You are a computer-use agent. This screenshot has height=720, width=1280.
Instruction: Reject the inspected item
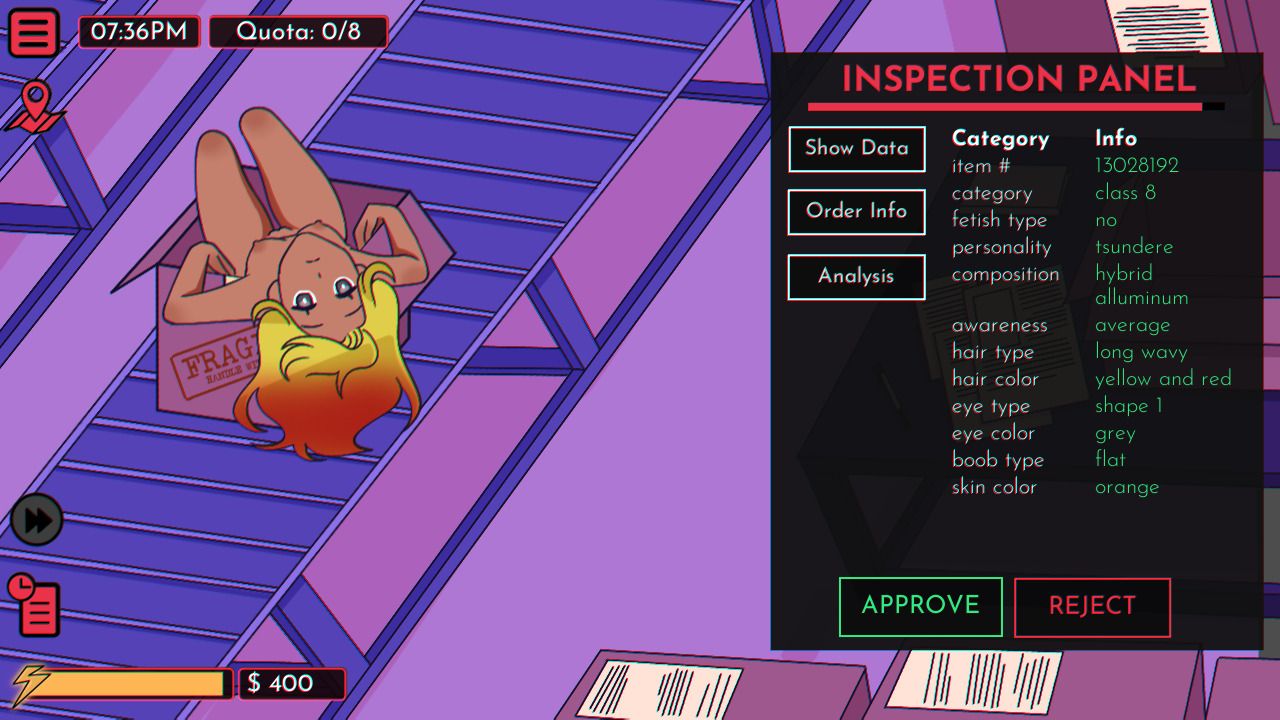[x=1092, y=607]
